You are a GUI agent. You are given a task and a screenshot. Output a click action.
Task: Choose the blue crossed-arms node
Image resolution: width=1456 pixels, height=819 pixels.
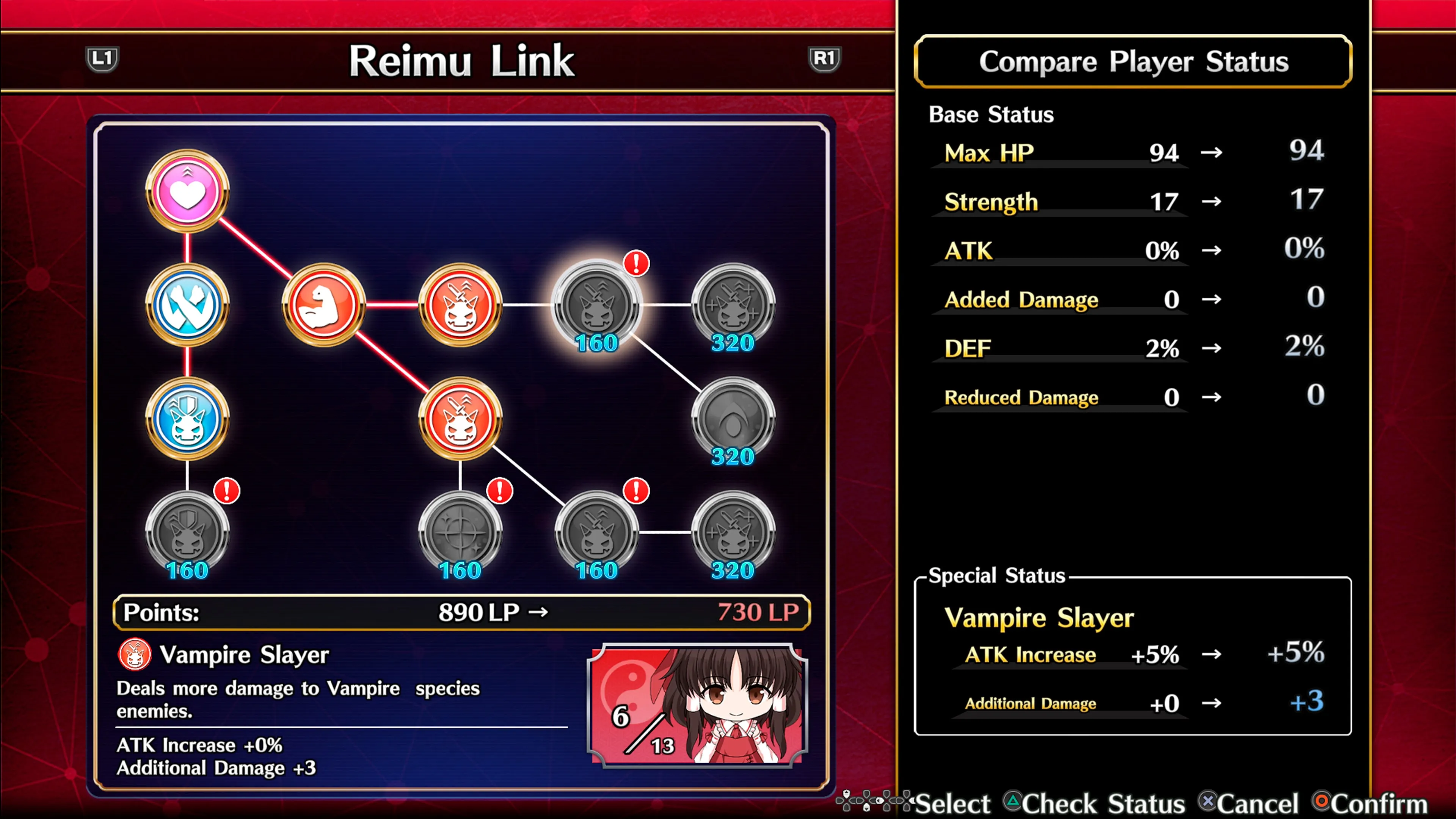(x=187, y=305)
